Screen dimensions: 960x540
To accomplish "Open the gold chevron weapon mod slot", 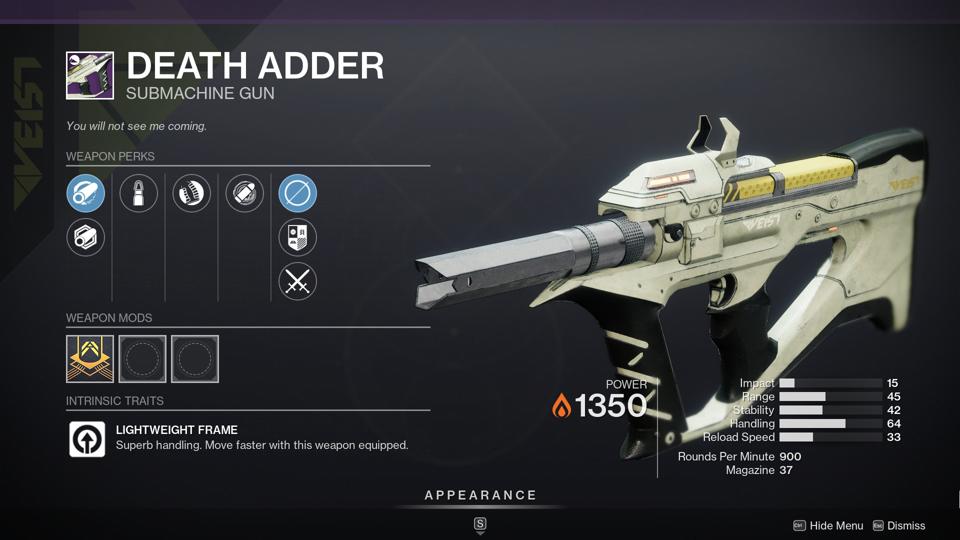I will [x=90, y=358].
